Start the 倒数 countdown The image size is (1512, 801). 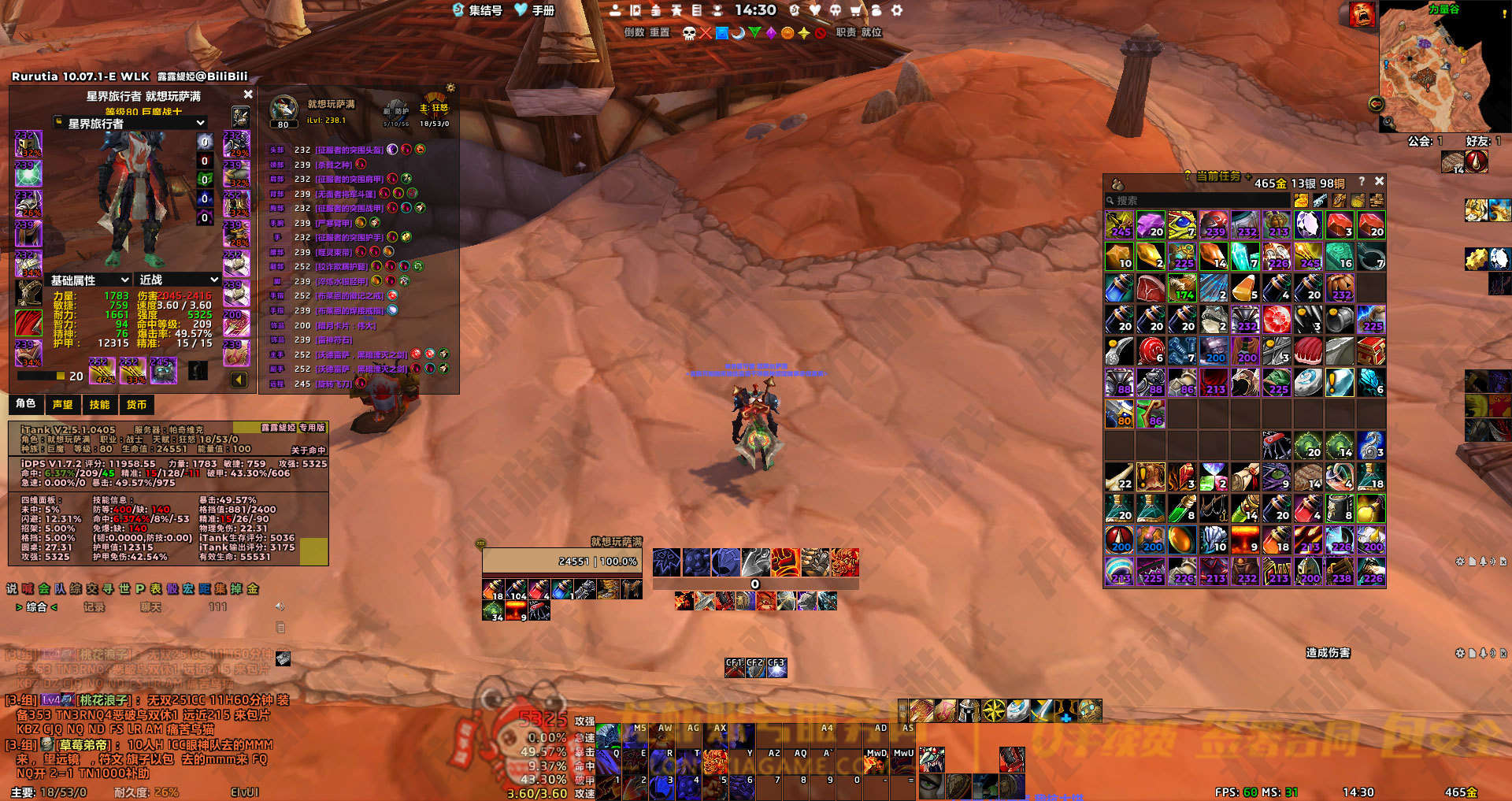click(634, 32)
